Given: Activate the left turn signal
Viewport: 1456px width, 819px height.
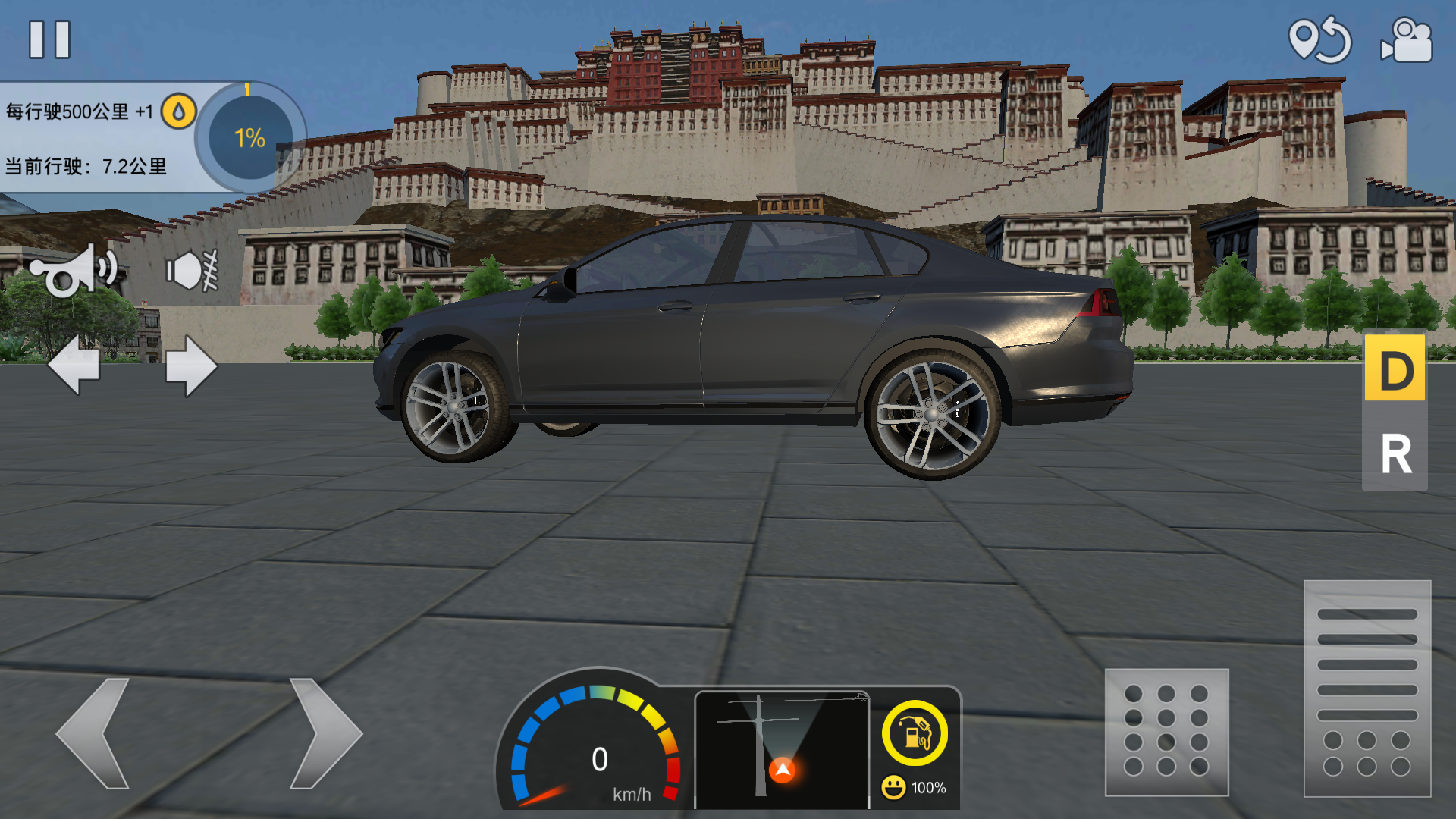Looking at the screenshot, I should pos(74,365).
